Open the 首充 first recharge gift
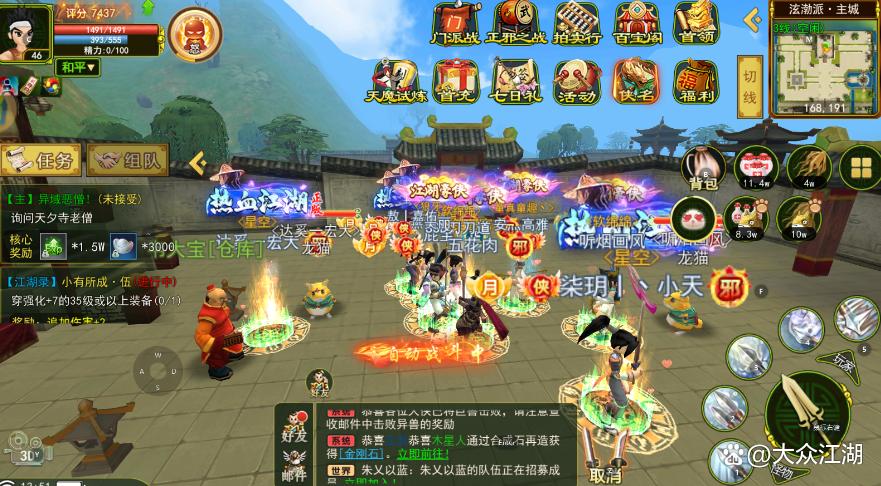This screenshot has height=486, width=881. 457,80
